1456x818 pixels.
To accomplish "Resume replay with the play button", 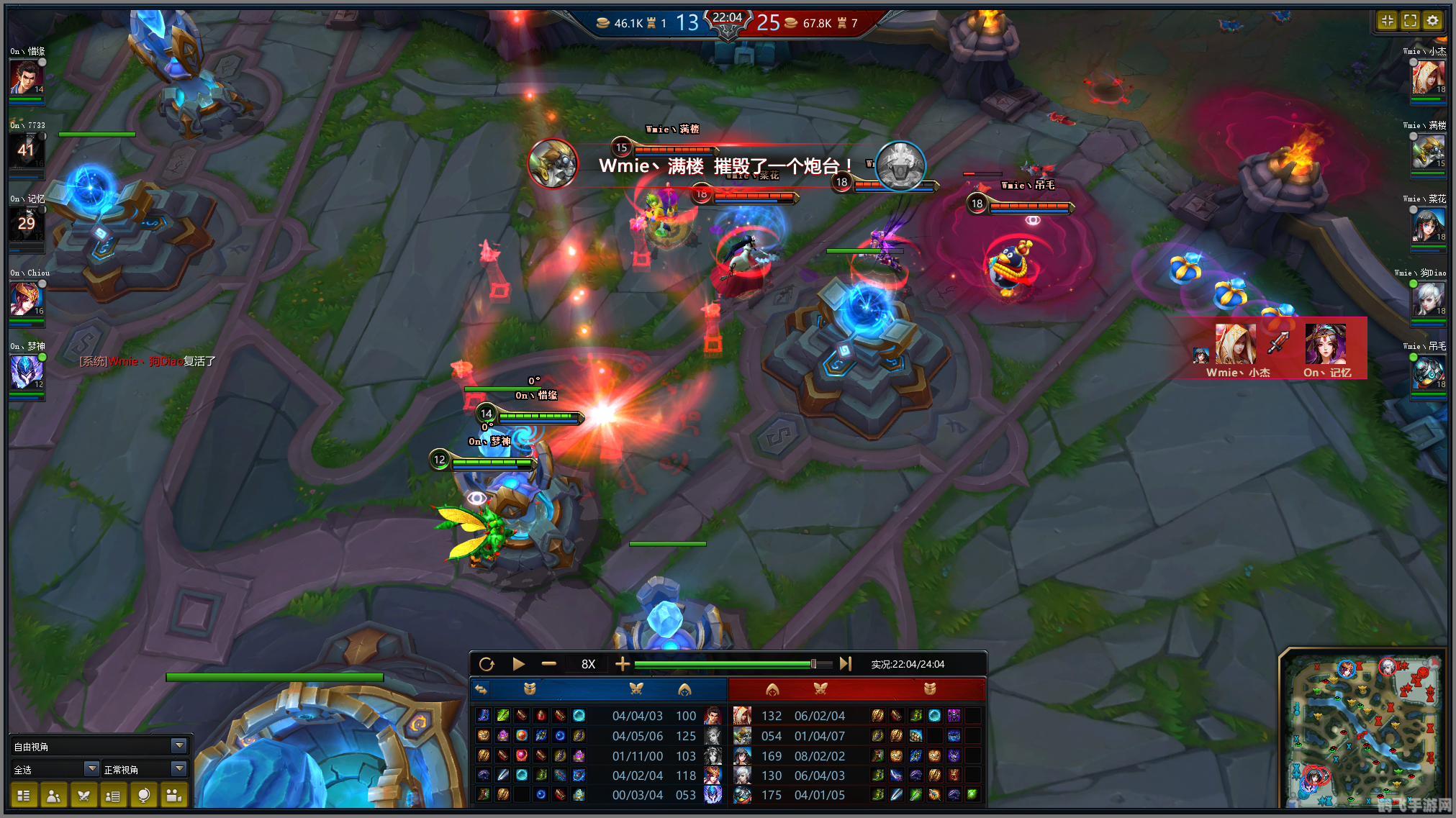I will click(518, 664).
